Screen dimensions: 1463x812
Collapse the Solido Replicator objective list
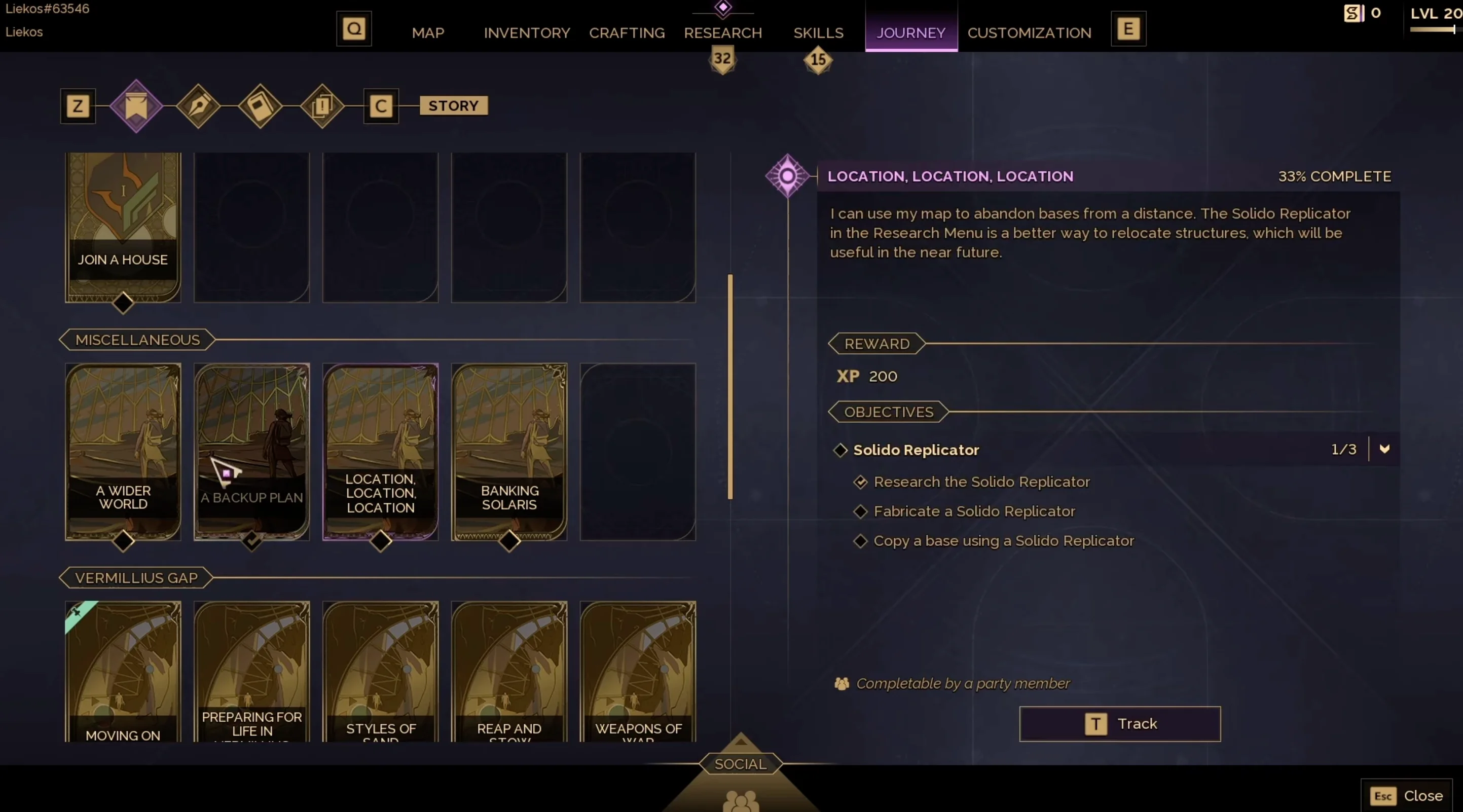pos(1384,449)
